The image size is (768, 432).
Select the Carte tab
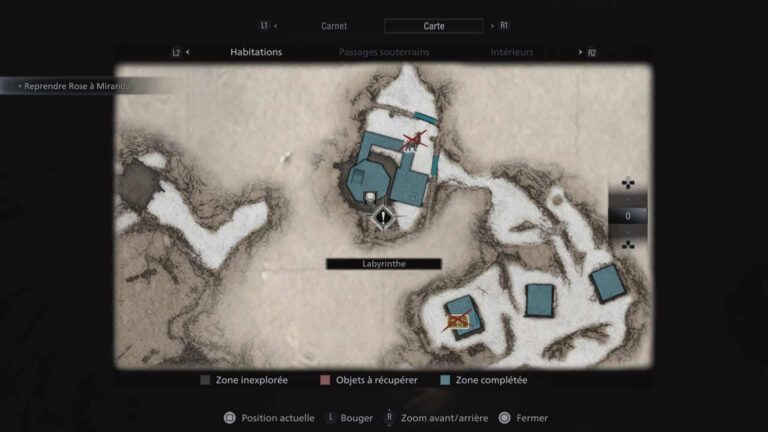(433, 26)
